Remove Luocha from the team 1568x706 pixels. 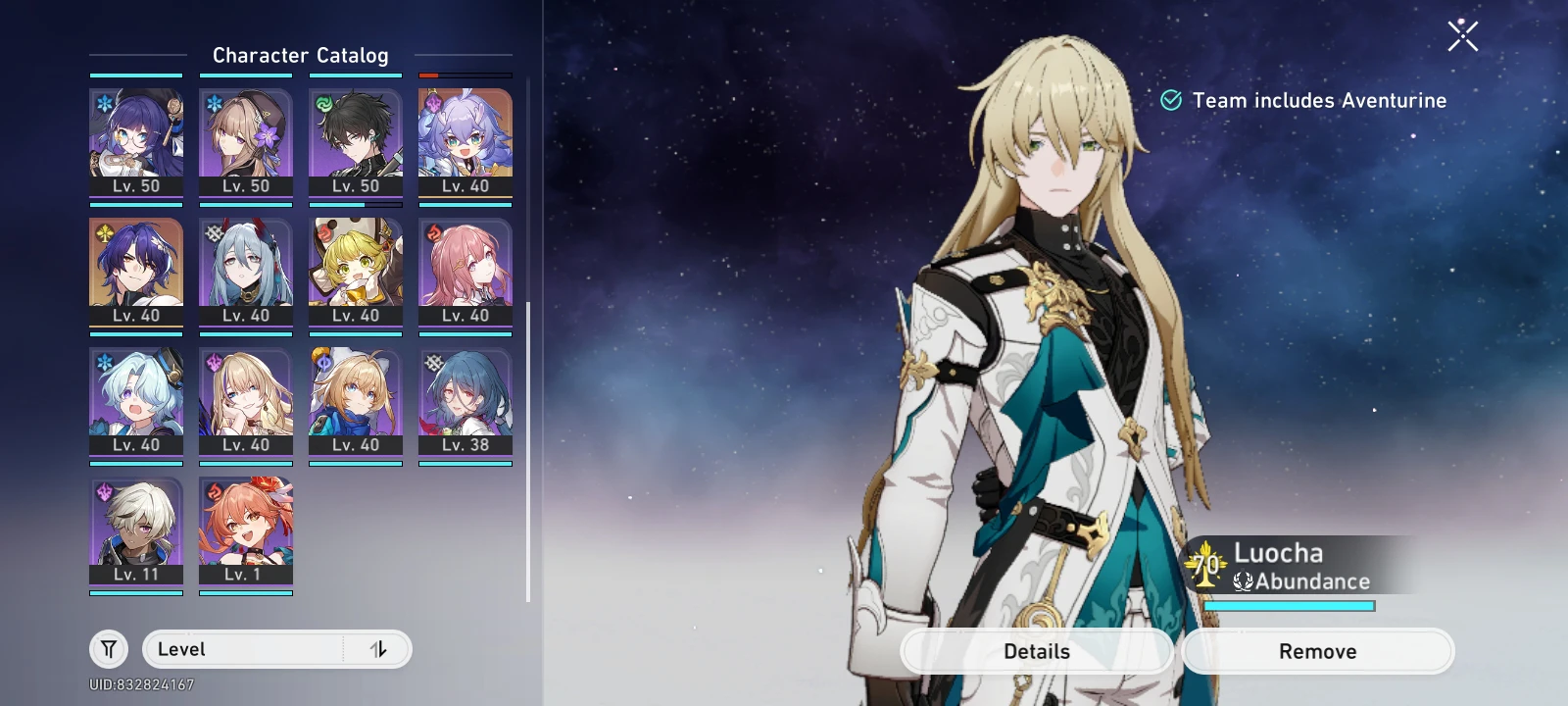1317,650
